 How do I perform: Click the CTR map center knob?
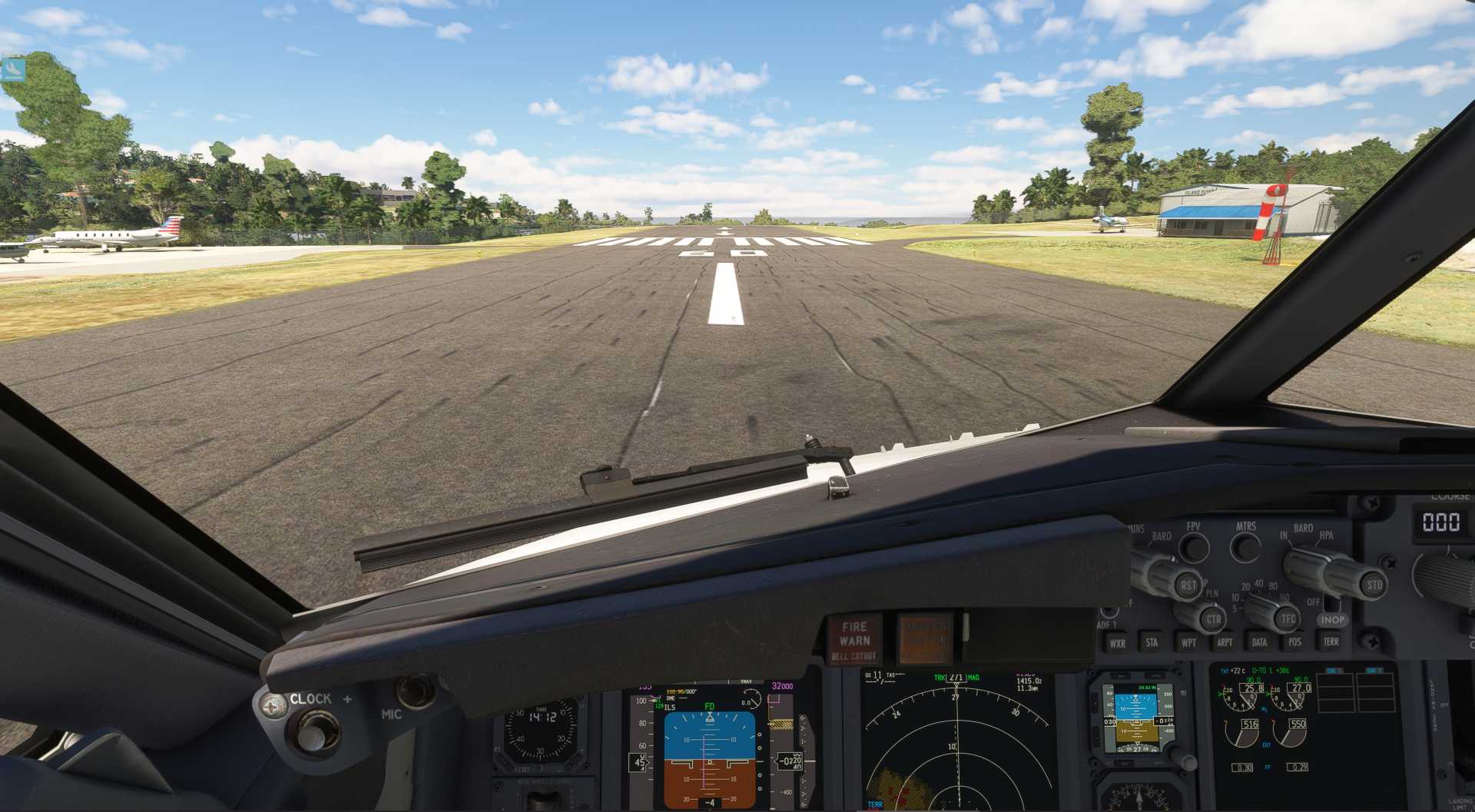1212,618
